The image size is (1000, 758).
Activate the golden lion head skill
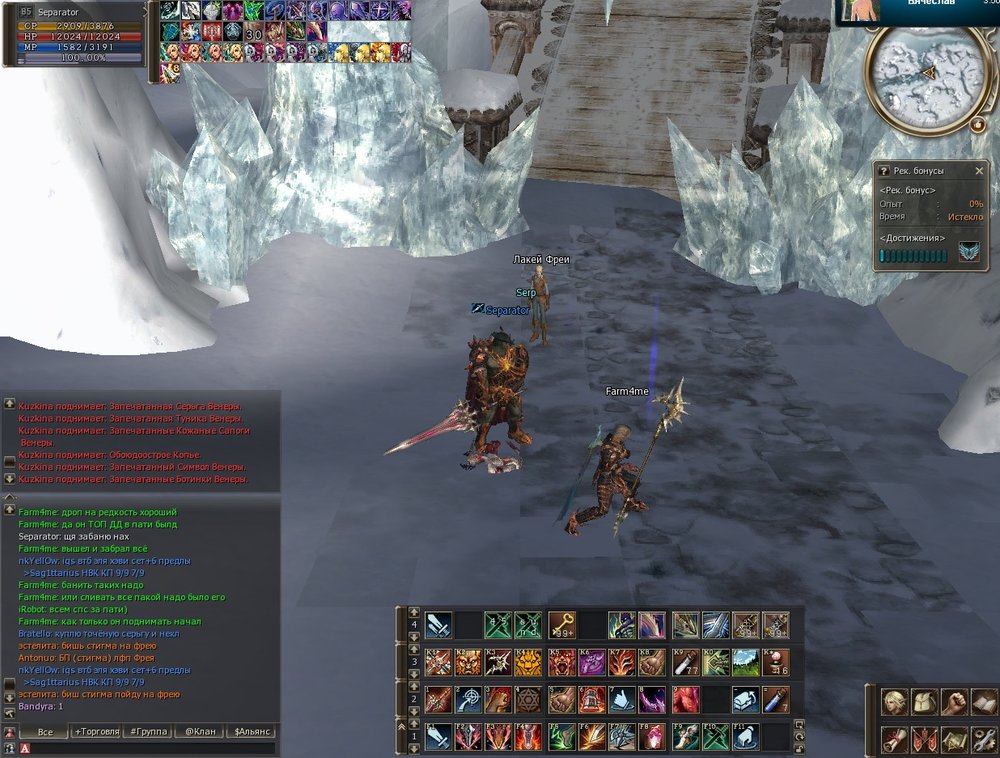tap(530, 662)
